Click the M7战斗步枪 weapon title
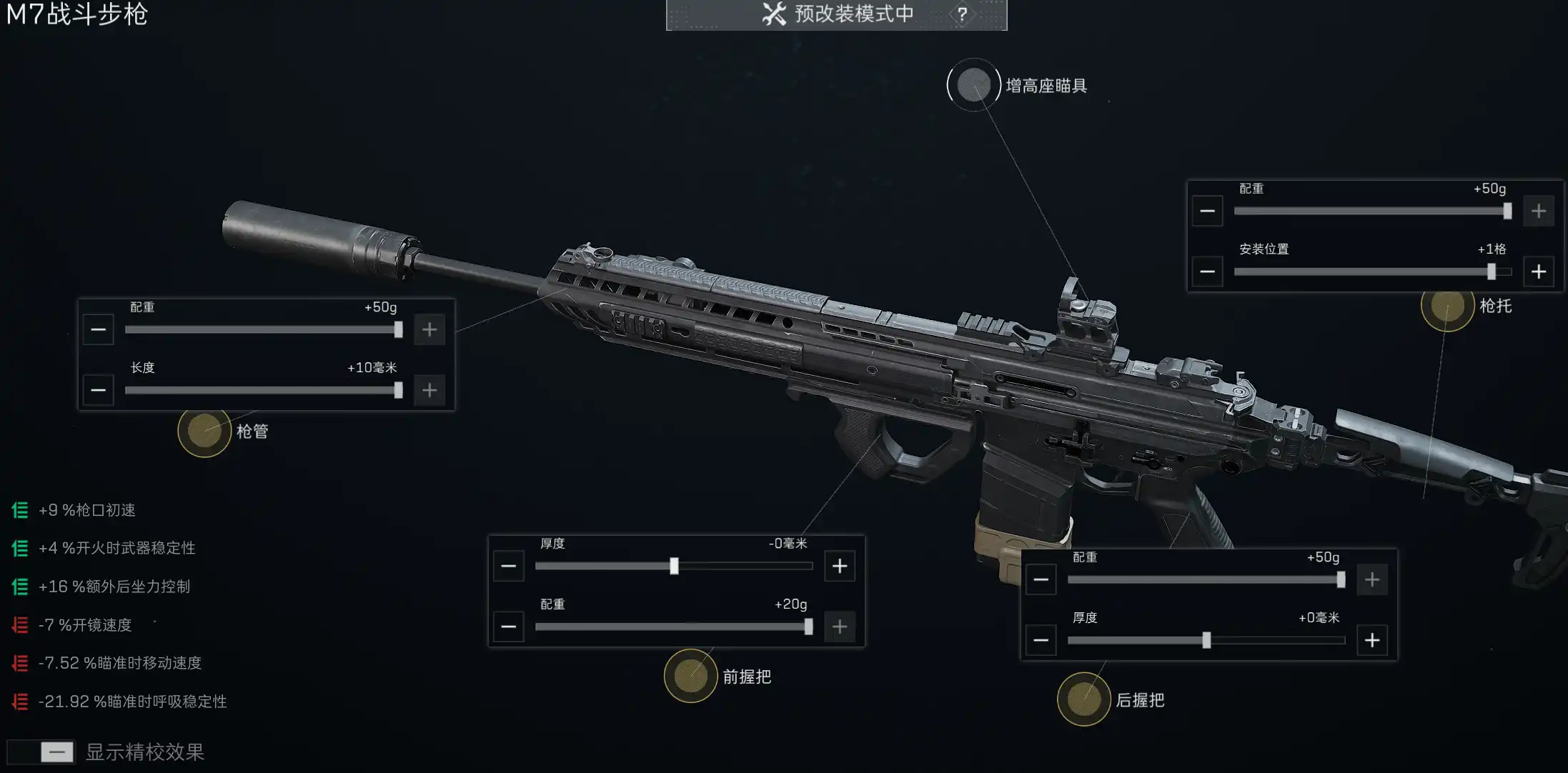This screenshot has height=773, width=1568. pos(75,15)
